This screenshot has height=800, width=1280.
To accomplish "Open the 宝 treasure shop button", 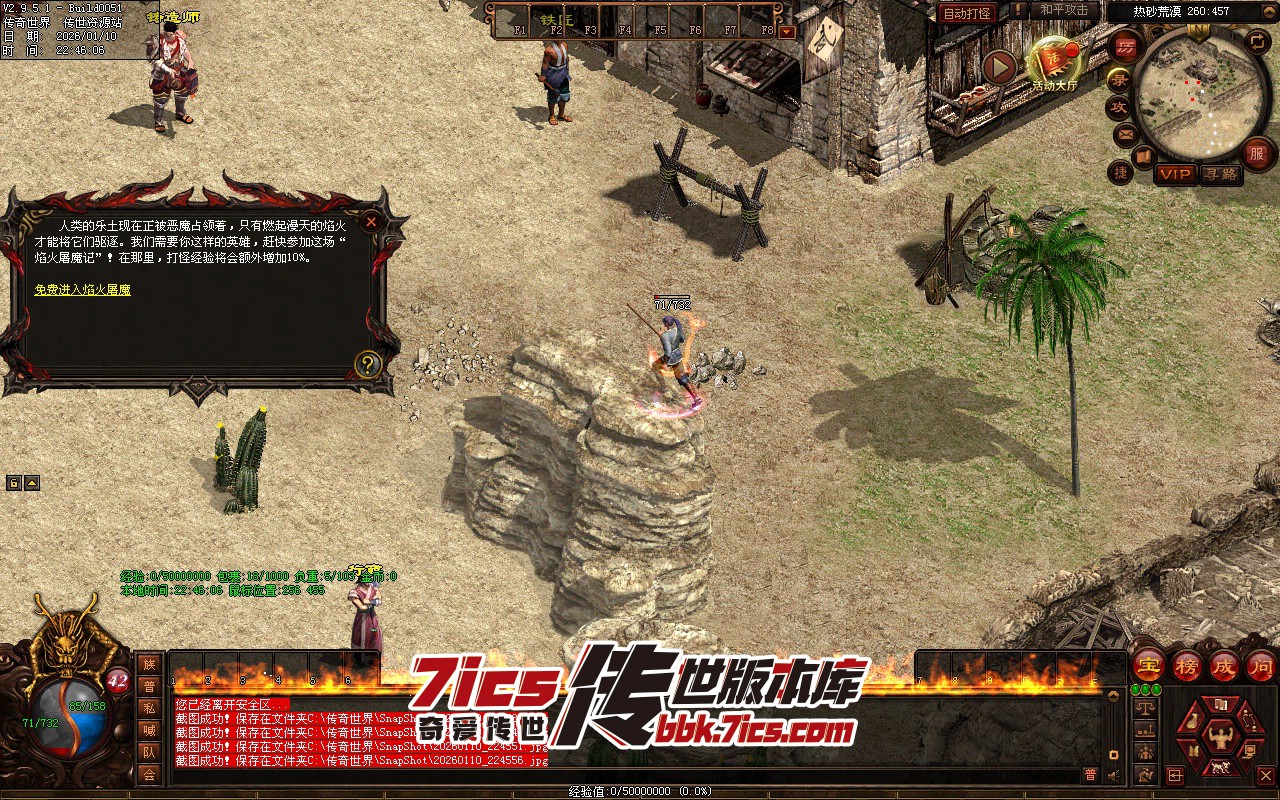I will tap(1148, 665).
